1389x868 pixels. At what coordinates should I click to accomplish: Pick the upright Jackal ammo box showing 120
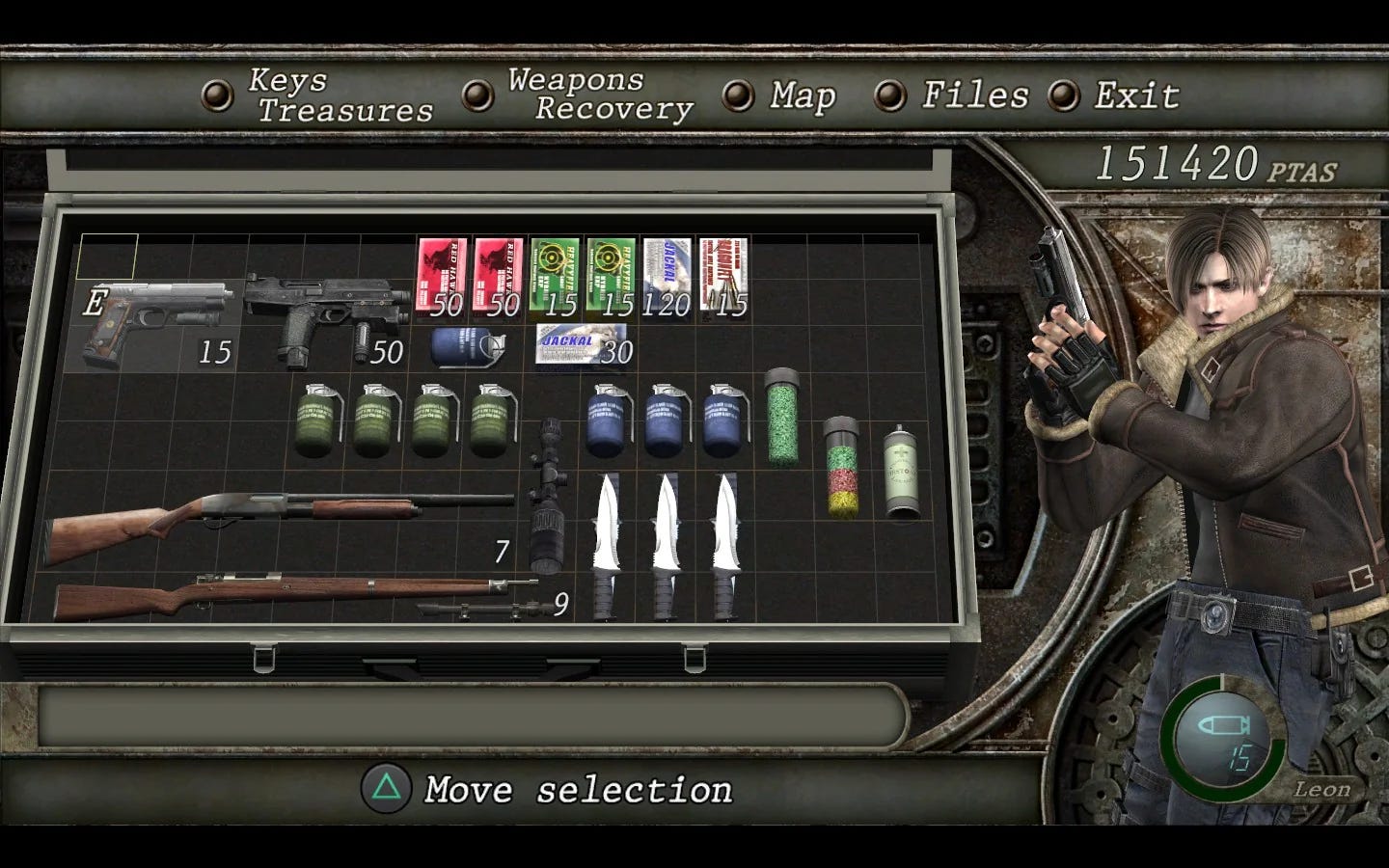(x=667, y=276)
